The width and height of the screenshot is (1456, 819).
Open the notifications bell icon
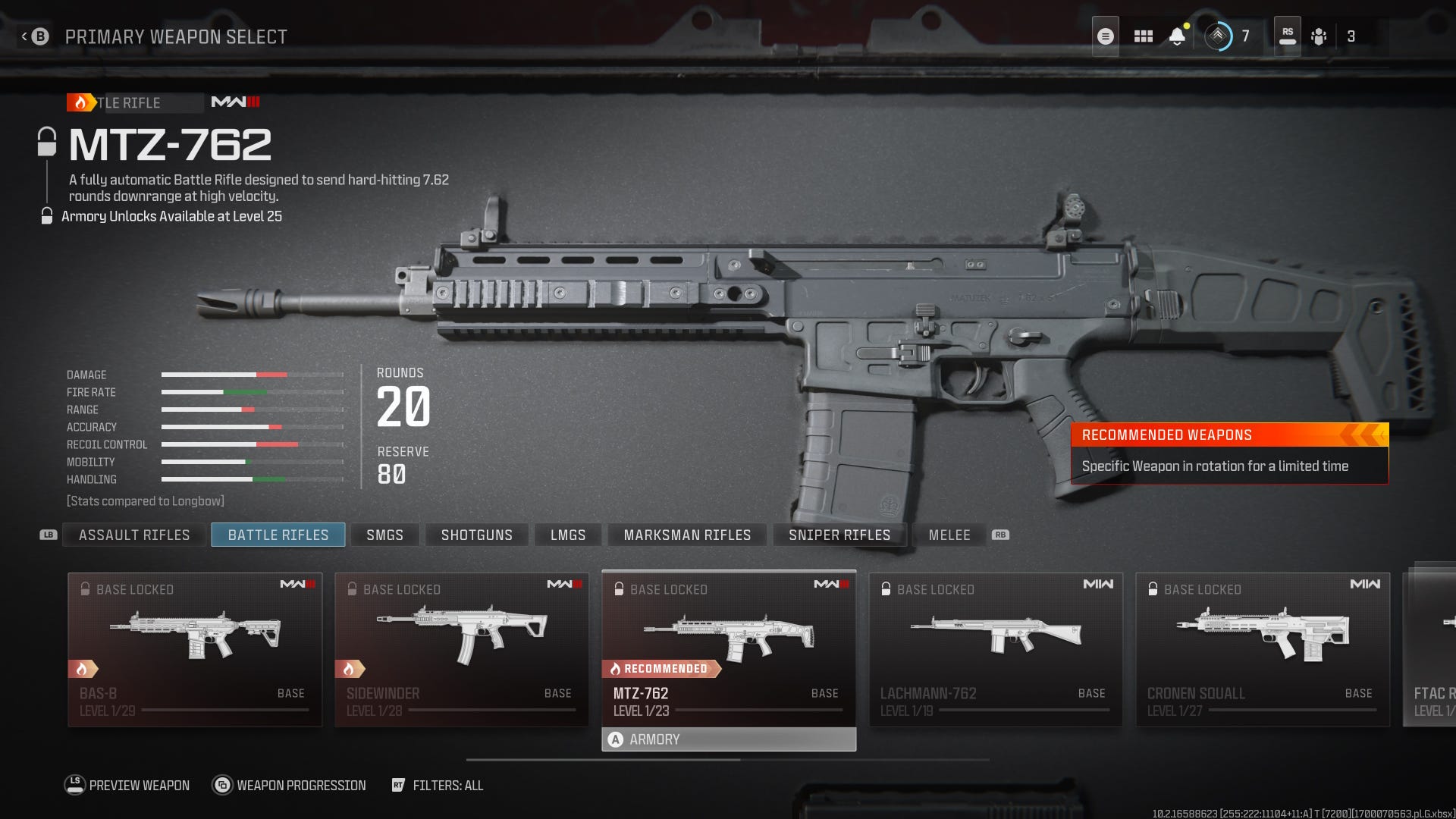pyautogui.click(x=1176, y=37)
